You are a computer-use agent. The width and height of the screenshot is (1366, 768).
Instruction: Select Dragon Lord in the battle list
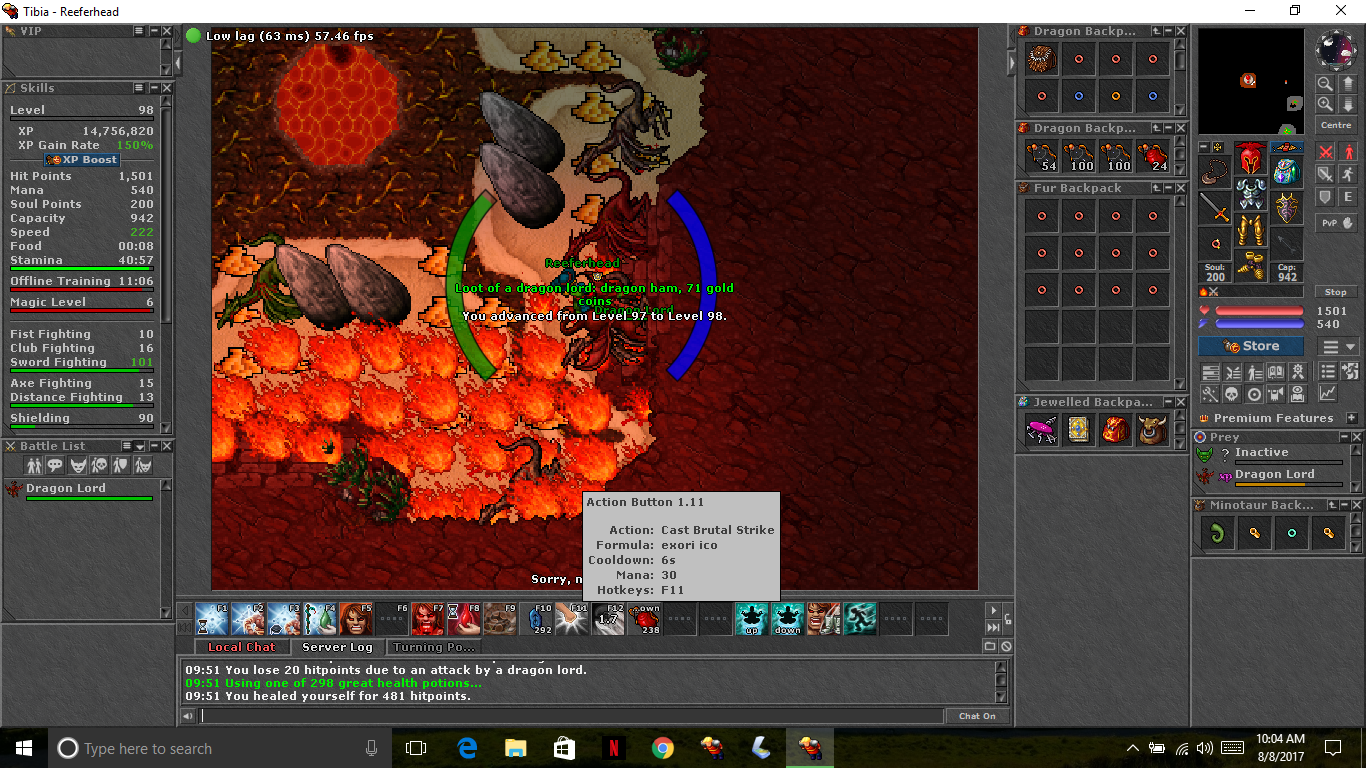coord(66,488)
